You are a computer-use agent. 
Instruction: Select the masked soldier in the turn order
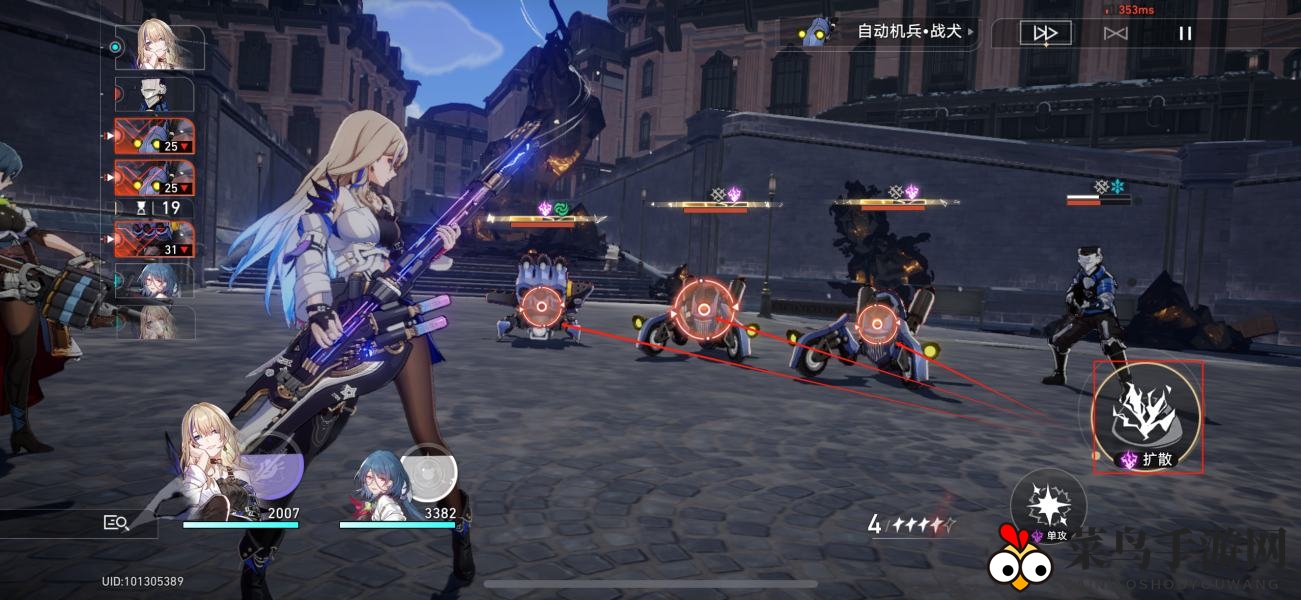coord(155,95)
